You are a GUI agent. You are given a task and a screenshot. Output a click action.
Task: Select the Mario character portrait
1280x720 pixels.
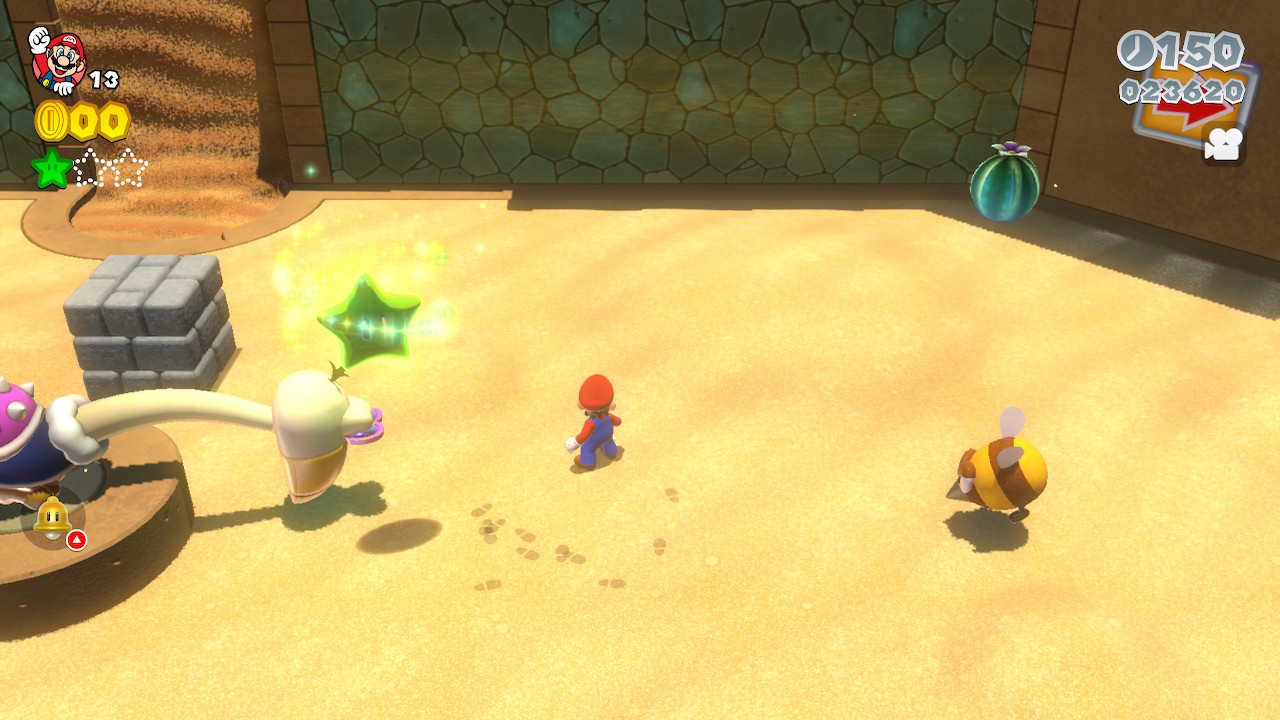58,60
